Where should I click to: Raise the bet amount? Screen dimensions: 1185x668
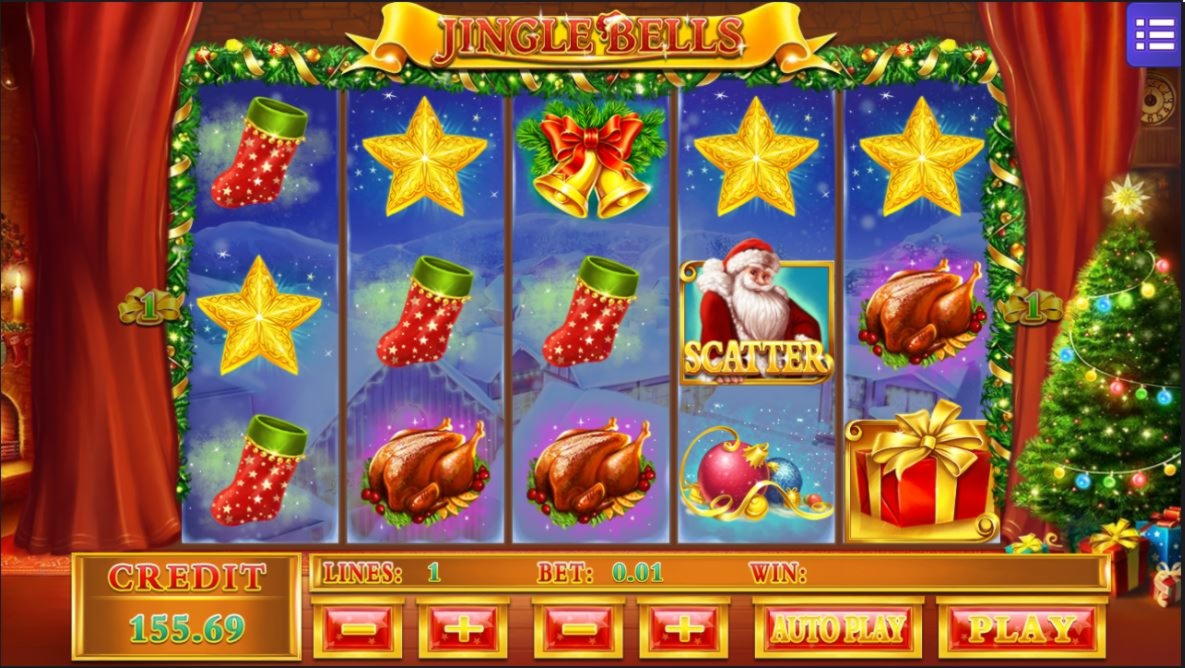683,629
